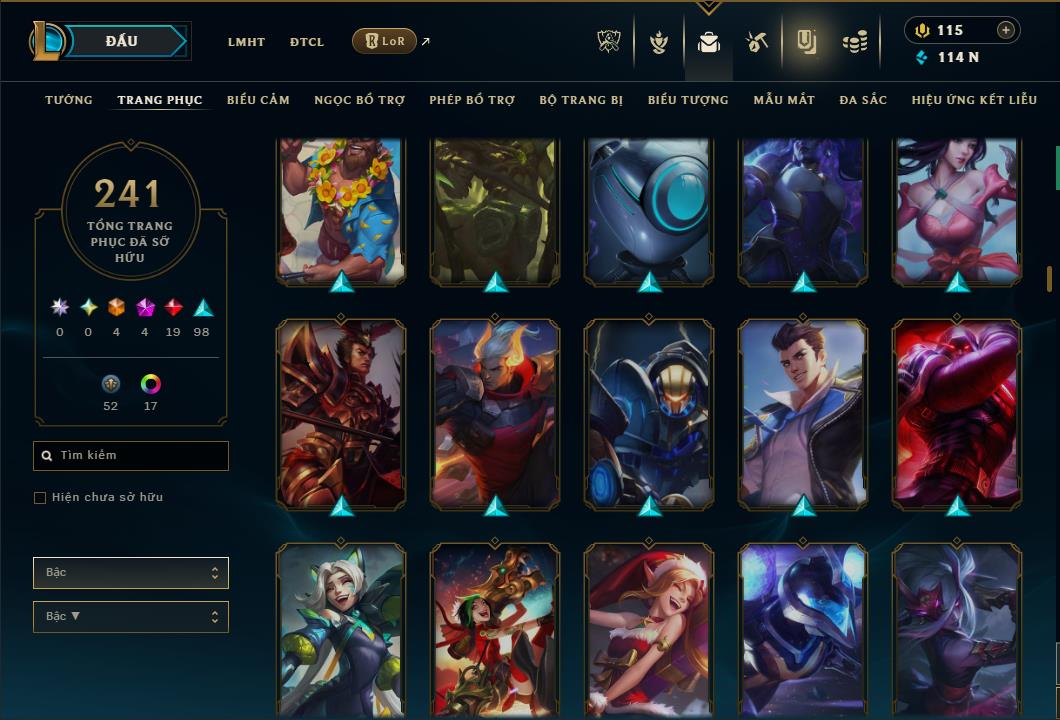Open the coin stack store icon
The width and height of the screenshot is (1060, 720).
[854, 41]
